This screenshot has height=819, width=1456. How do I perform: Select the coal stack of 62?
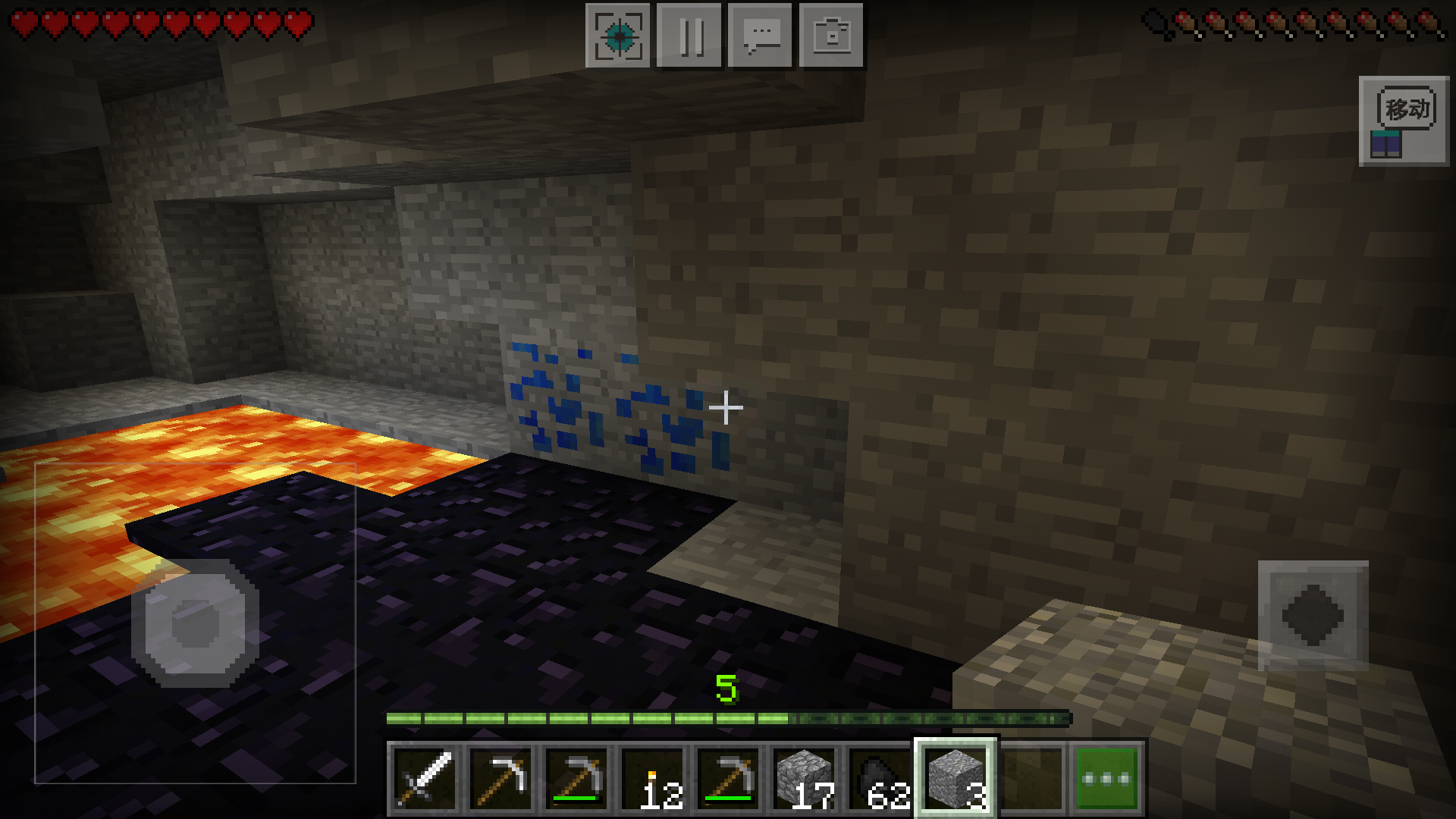coord(880,779)
